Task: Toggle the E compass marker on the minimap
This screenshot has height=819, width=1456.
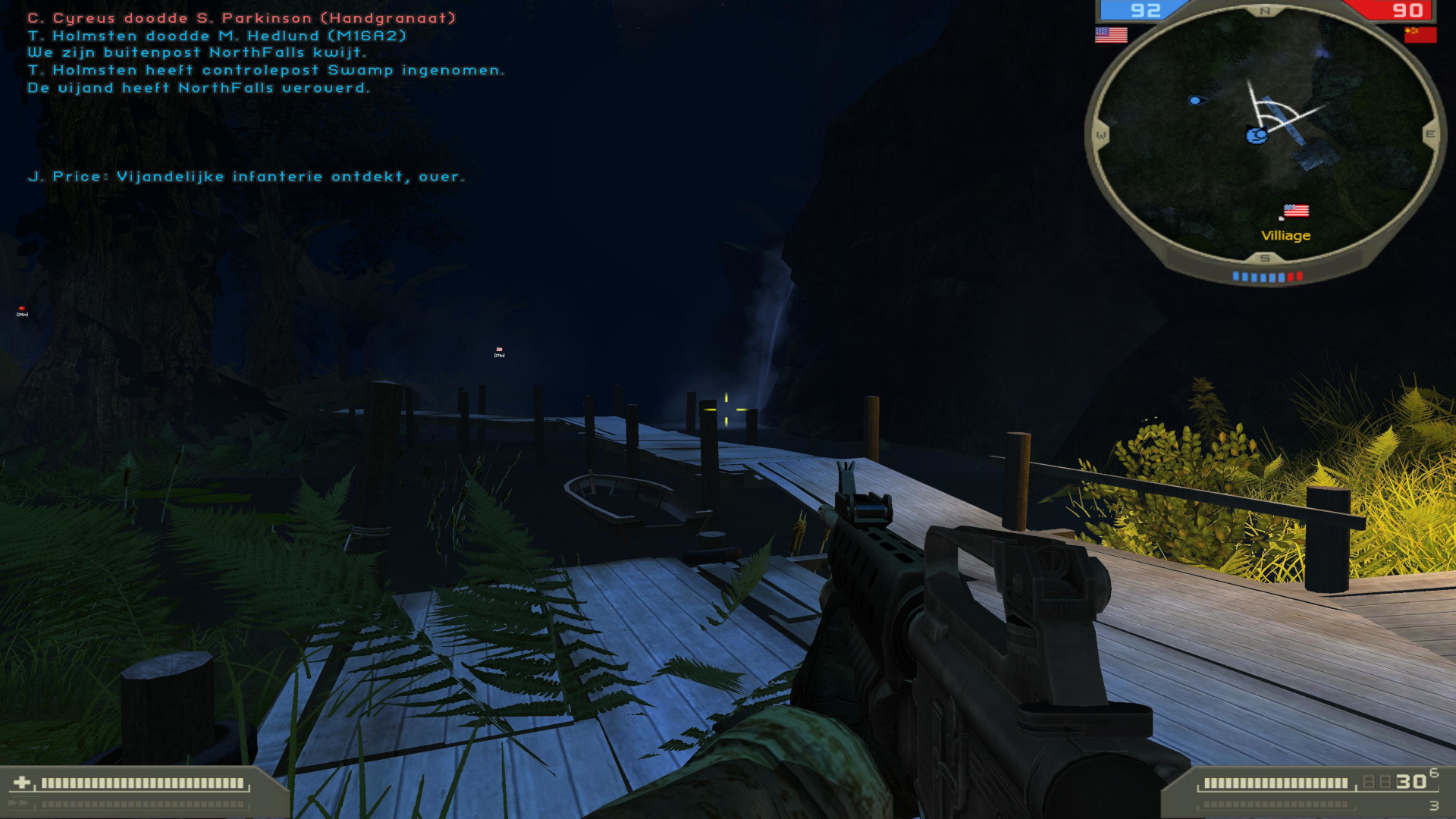Action: [1430, 134]
